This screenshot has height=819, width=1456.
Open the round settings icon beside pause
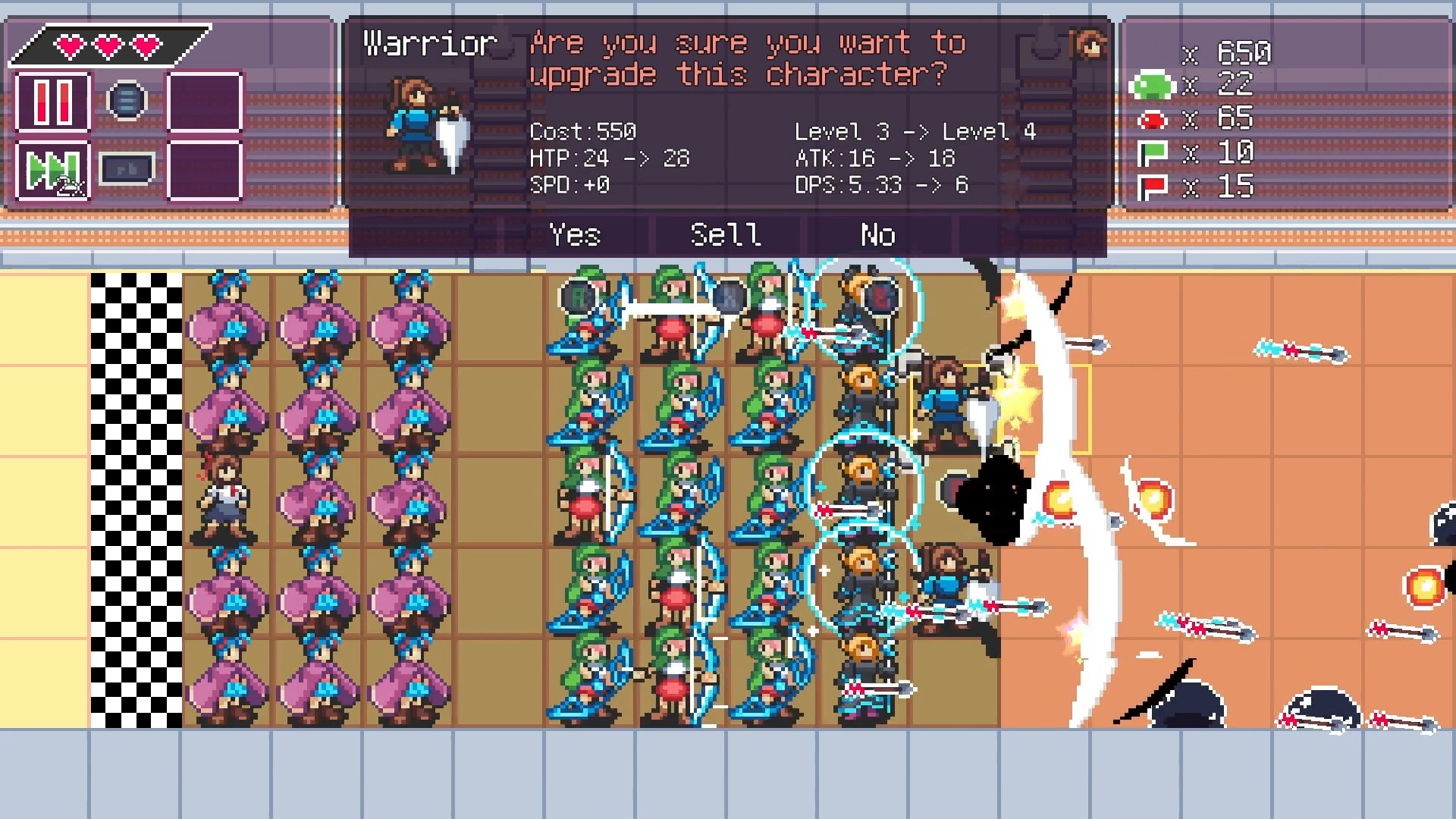(x=125, y=99)
